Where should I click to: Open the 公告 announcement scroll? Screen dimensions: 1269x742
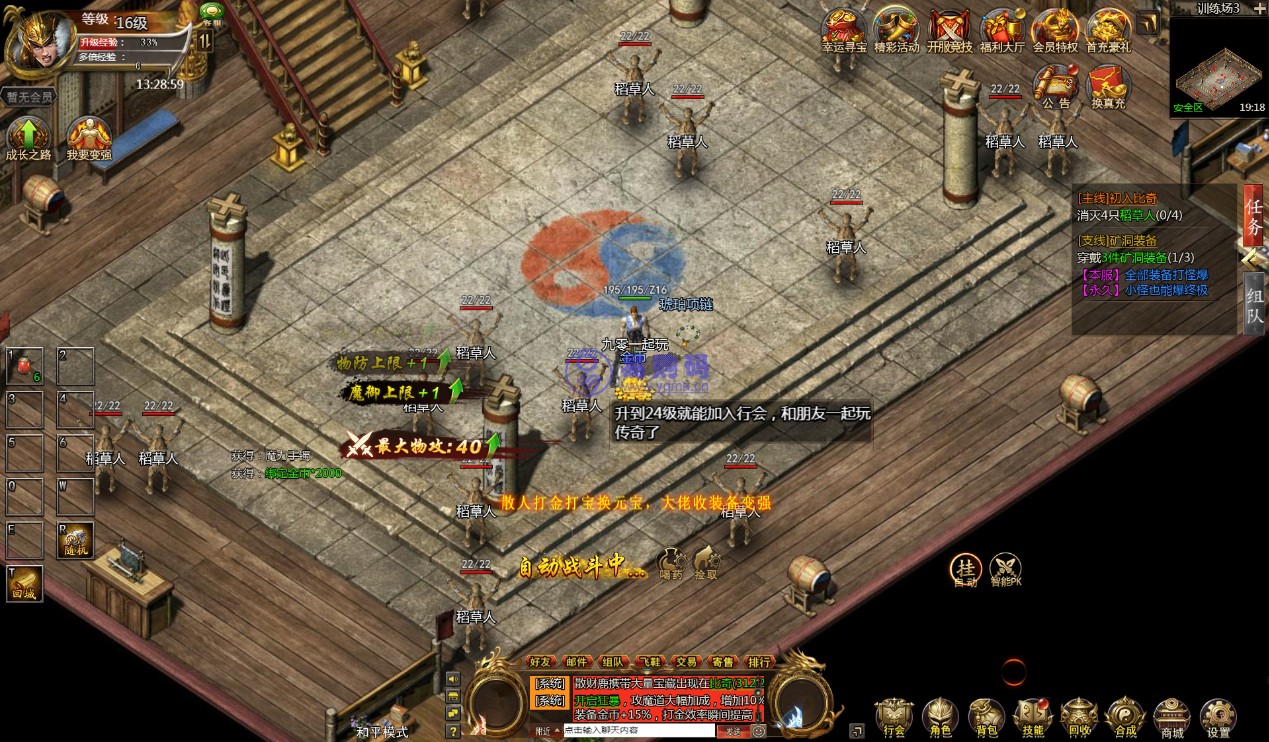pos(1056,84)
